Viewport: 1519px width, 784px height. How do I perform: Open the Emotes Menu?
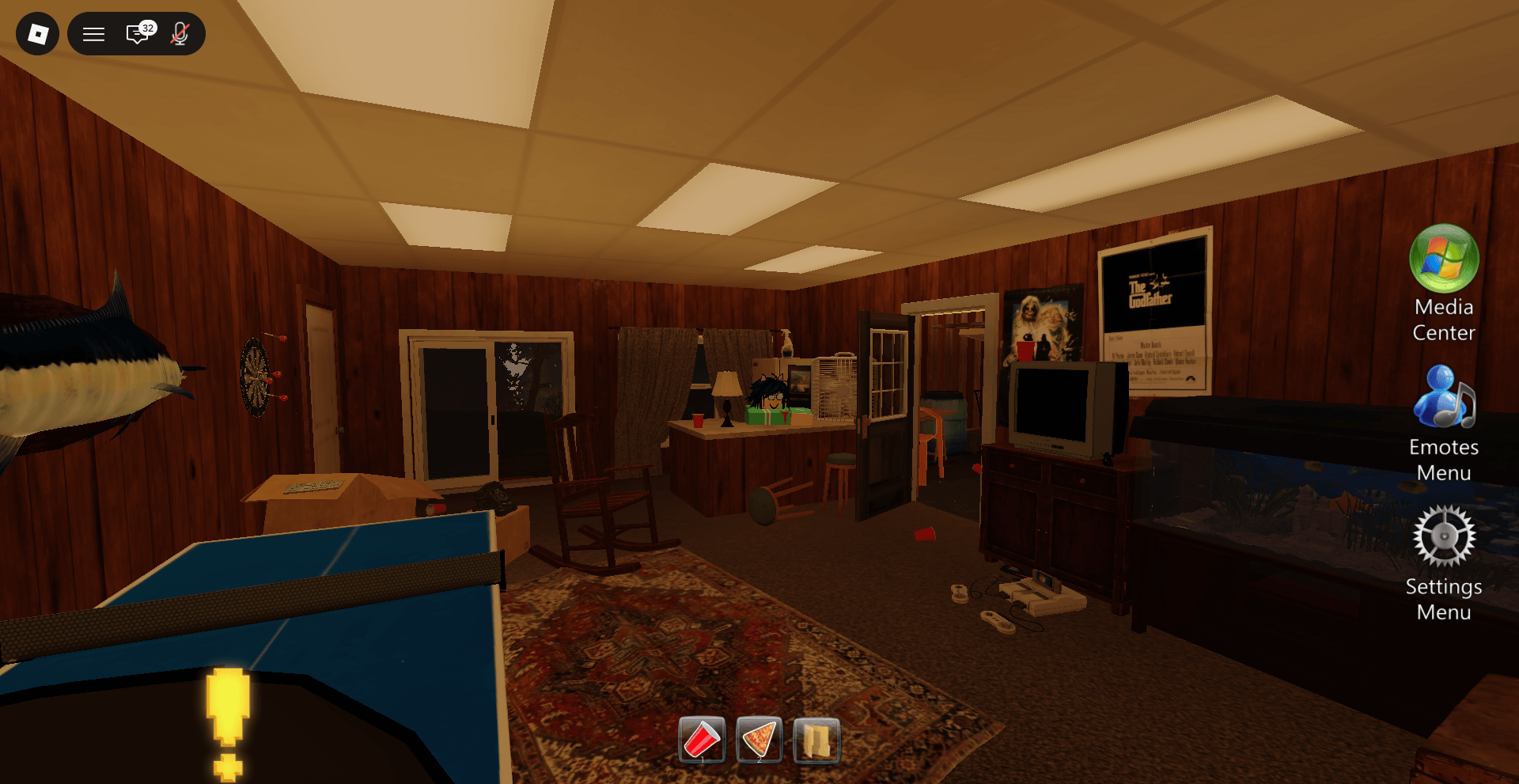tap(1444, 398)
